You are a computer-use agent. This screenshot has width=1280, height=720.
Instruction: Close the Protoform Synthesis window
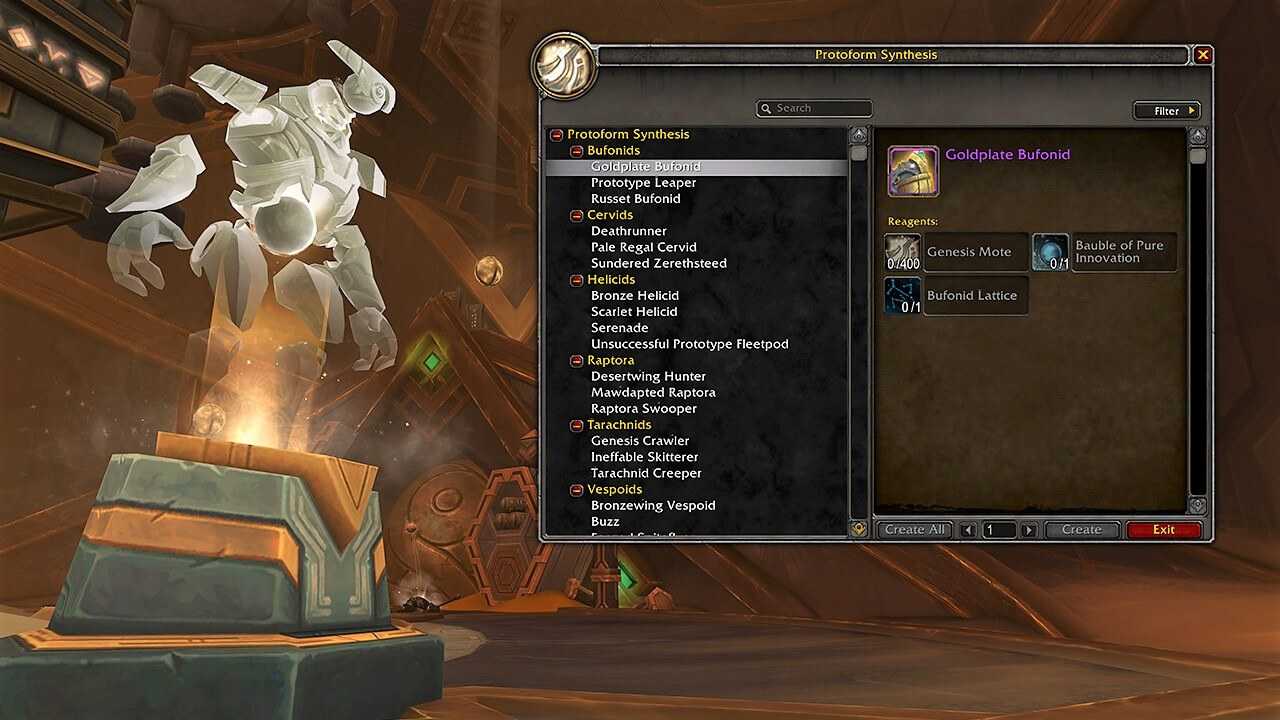click(1203, 55)
